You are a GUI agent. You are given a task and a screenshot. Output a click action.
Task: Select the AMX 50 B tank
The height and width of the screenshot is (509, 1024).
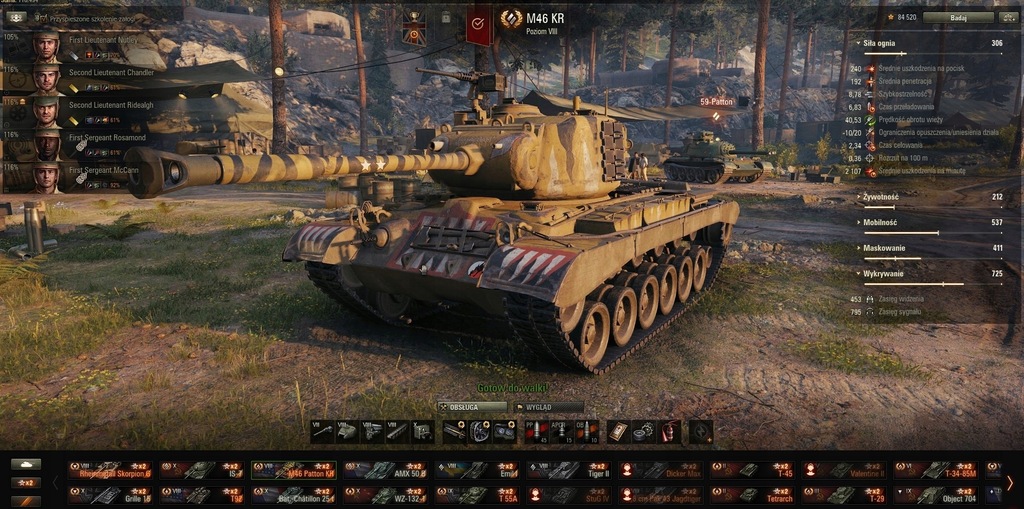(x=388, y=469)
